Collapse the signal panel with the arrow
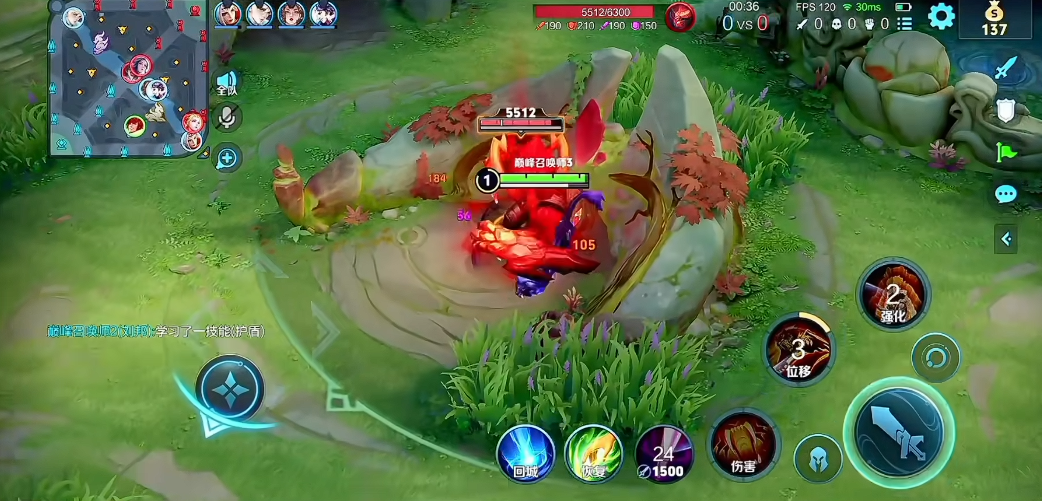The image size is (1042, 501). [1006, 238]
